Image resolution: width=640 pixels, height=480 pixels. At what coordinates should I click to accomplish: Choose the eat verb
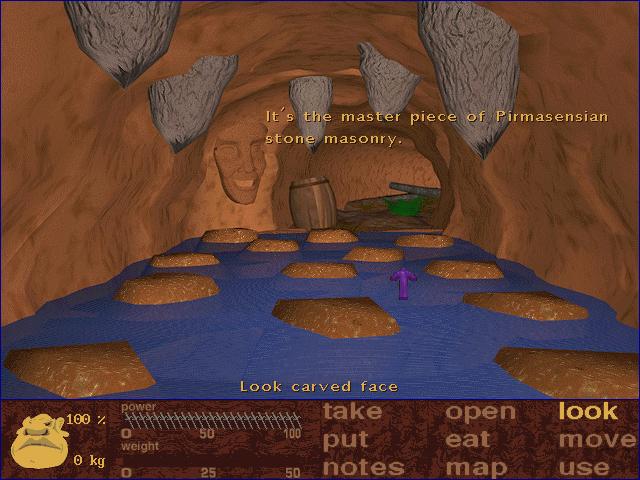[x=468, y=439]
